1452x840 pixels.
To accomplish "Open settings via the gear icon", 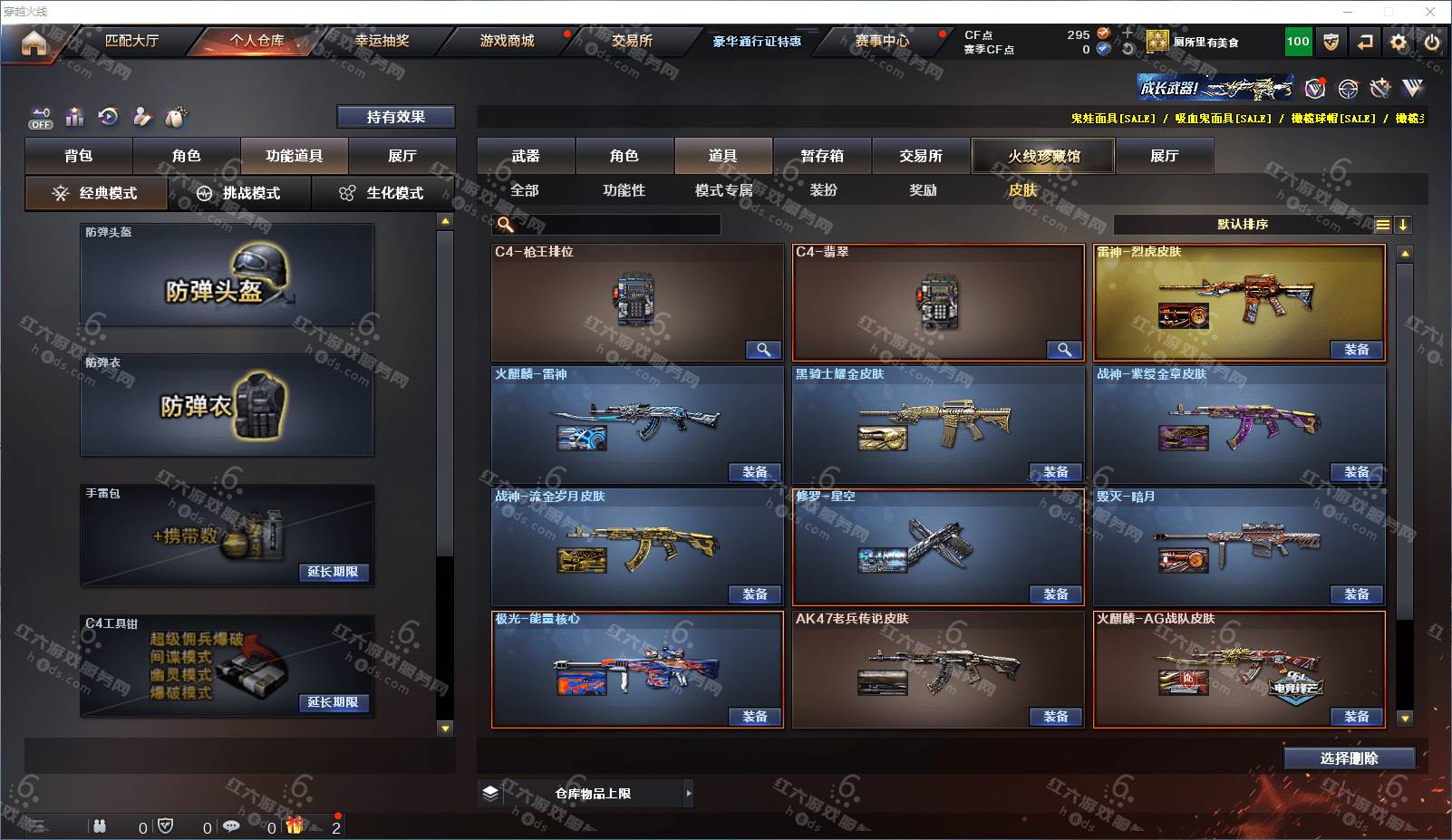I will coord(1399,42).
